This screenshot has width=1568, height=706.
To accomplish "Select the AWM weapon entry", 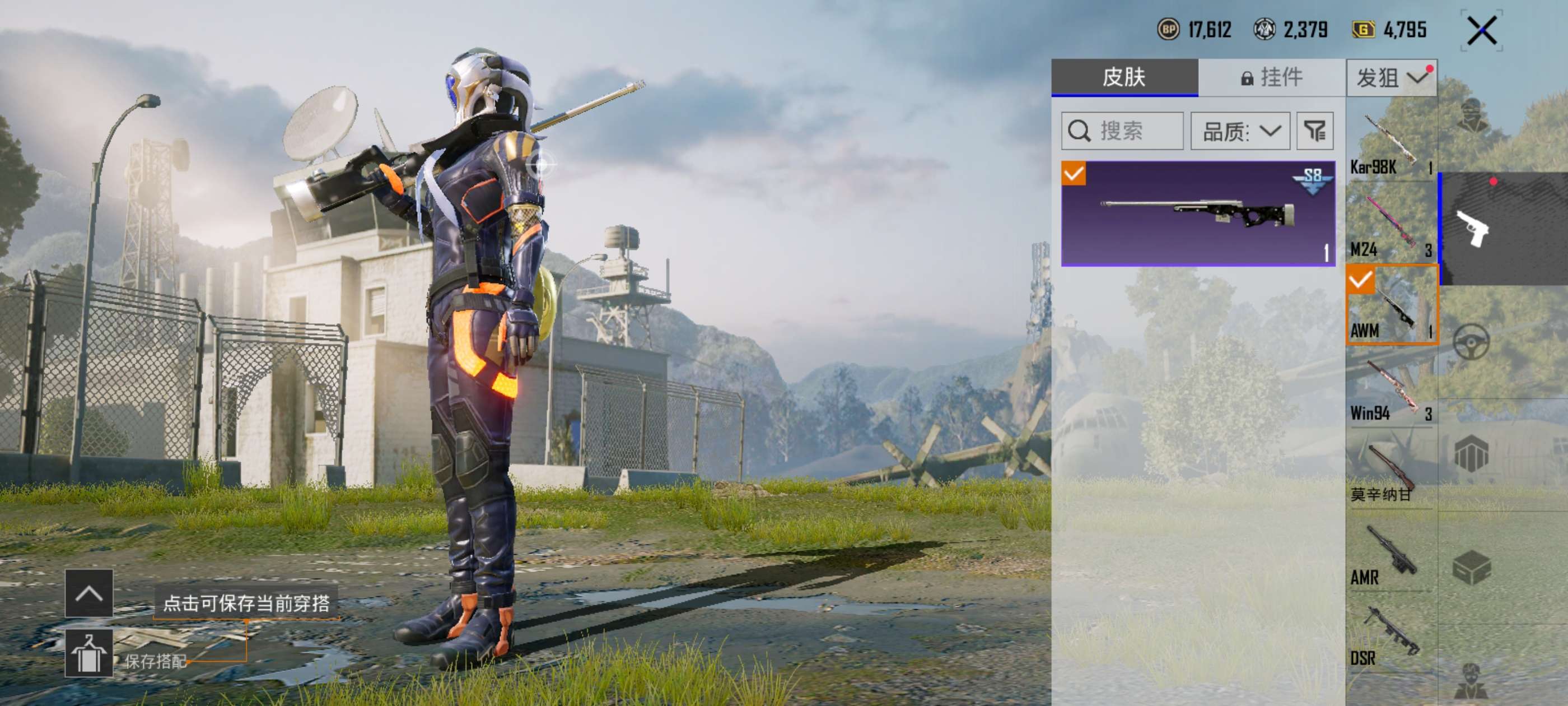I will point(1392,305).
